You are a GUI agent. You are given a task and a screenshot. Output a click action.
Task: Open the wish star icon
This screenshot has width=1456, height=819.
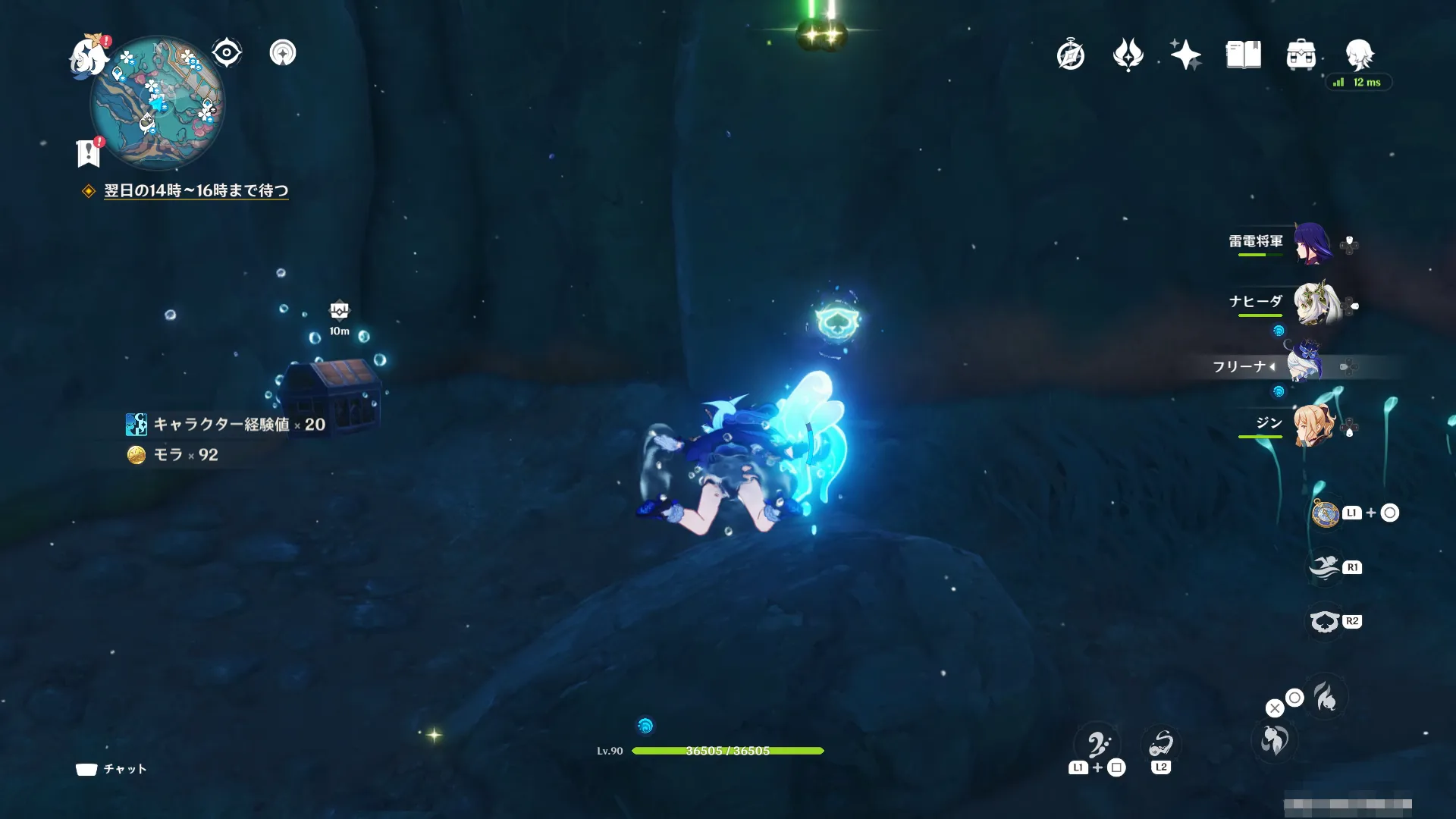[1185, 55]
